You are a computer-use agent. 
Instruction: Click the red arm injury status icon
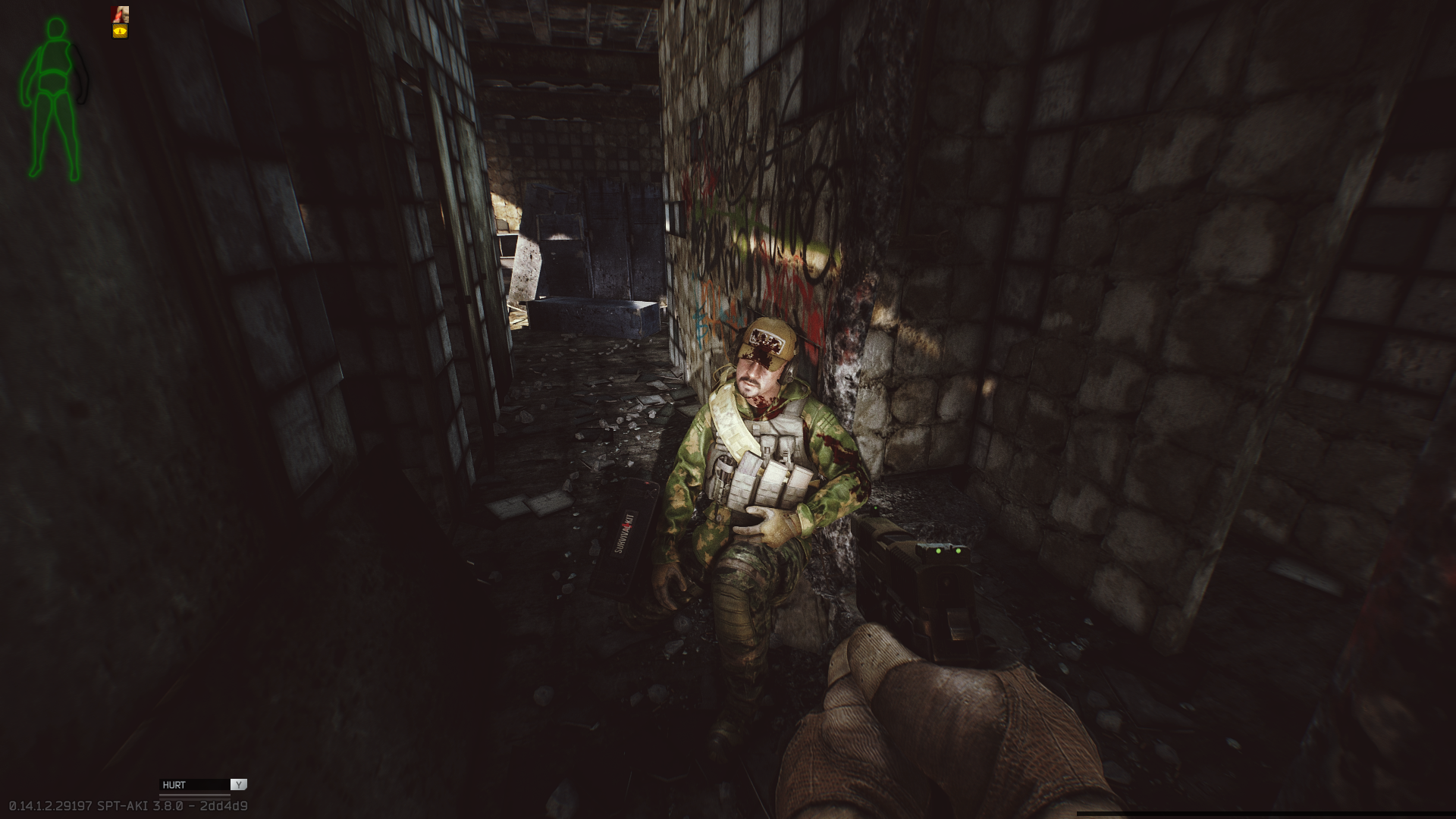click(x=120, y=14)
